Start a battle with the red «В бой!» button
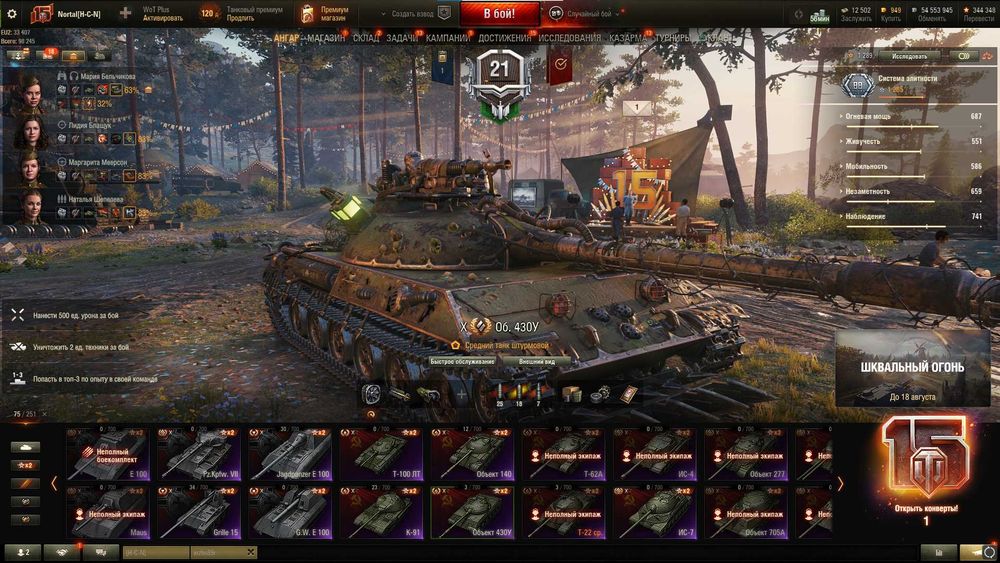The height and width of the screenshot is (563, 1000). pos(499,14)
